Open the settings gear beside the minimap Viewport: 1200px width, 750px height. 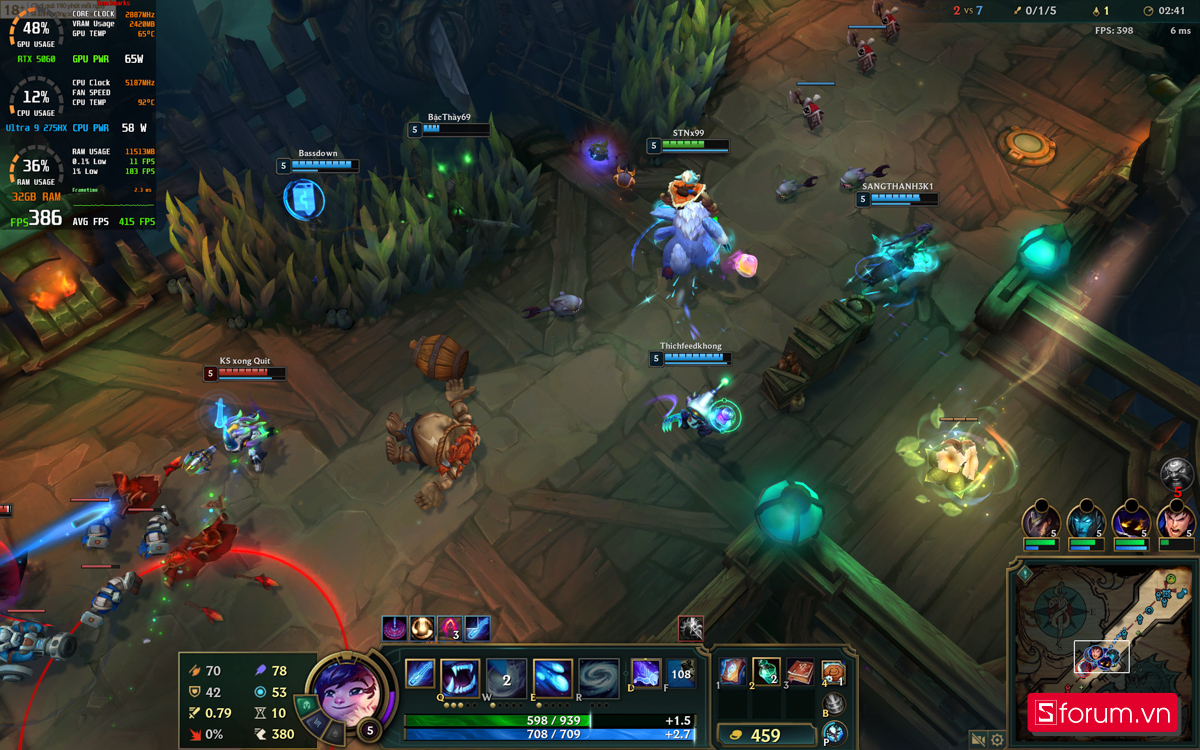click(x=997, y=740)
